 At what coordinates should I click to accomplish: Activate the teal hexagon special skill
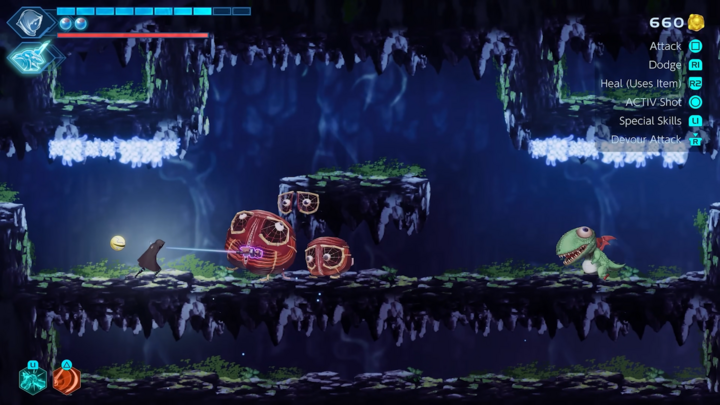[33, 381]
